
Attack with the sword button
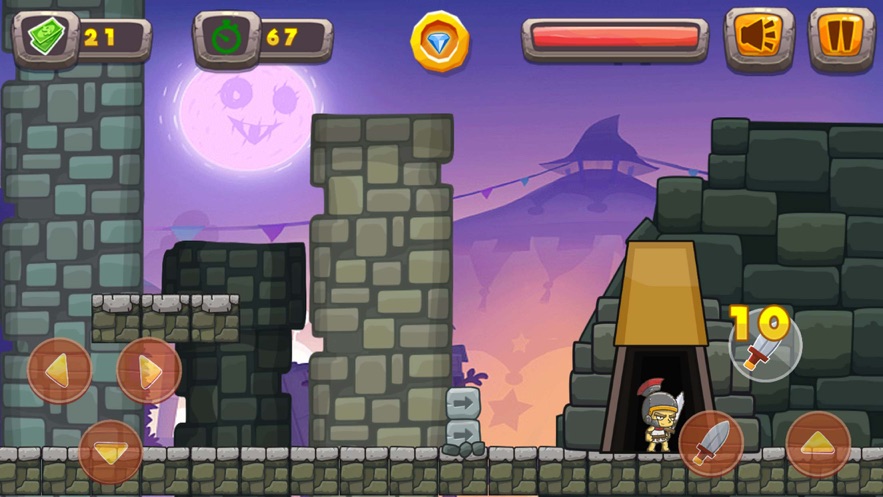tap(711, 443)
